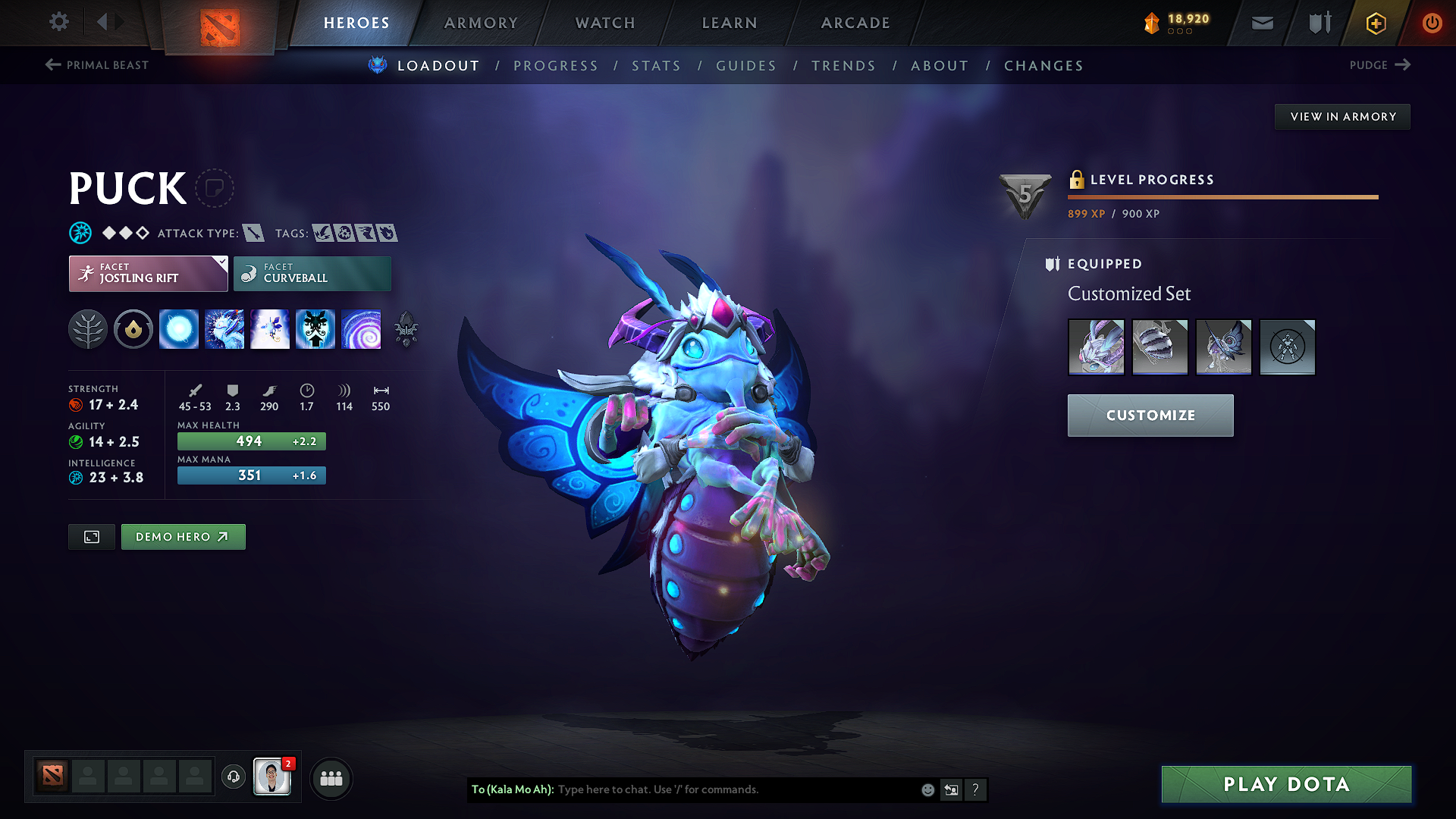The width and height of the screenshot is (1456, 819).
Task: Open the settings gear icon
Action: point(58,22)
